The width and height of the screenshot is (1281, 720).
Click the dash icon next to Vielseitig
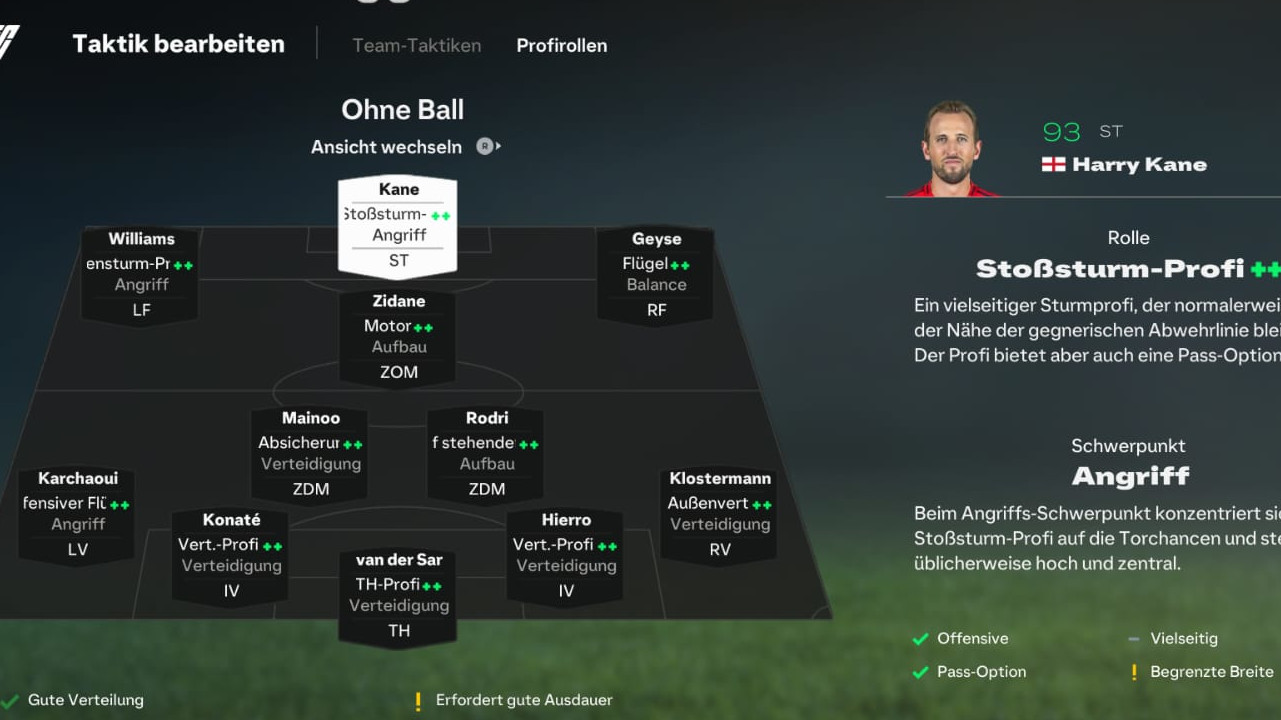pyautogui.click(x=1133, y=638)
